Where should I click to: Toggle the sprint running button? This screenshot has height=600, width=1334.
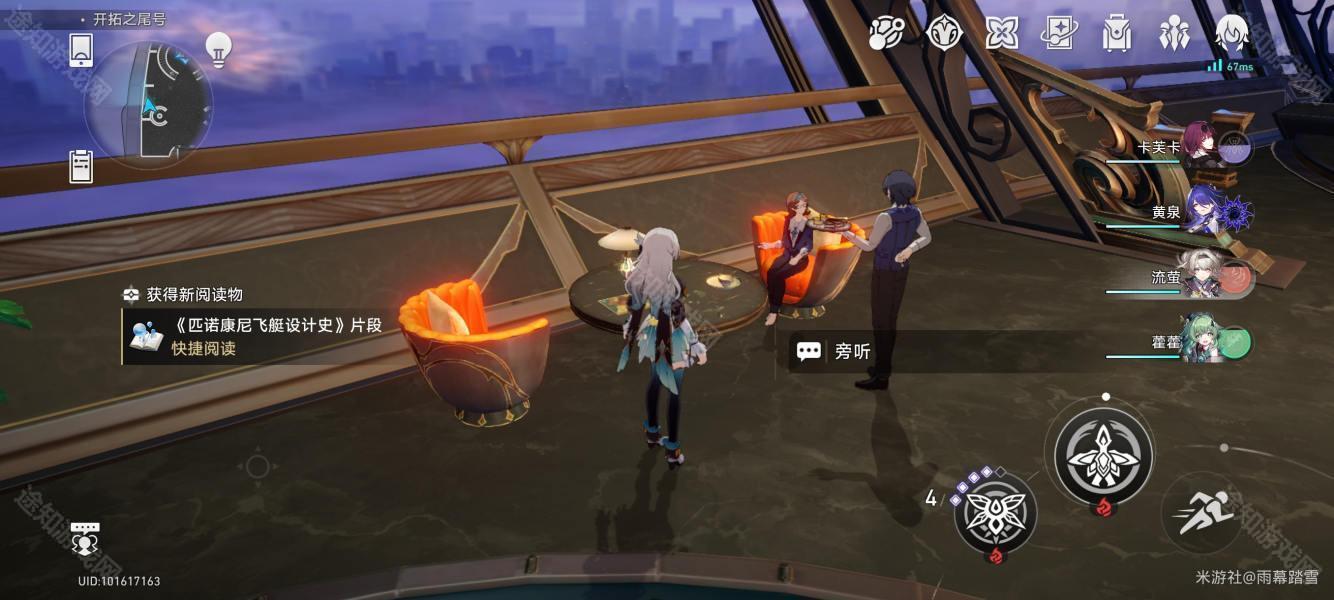tap(1202, 514)
